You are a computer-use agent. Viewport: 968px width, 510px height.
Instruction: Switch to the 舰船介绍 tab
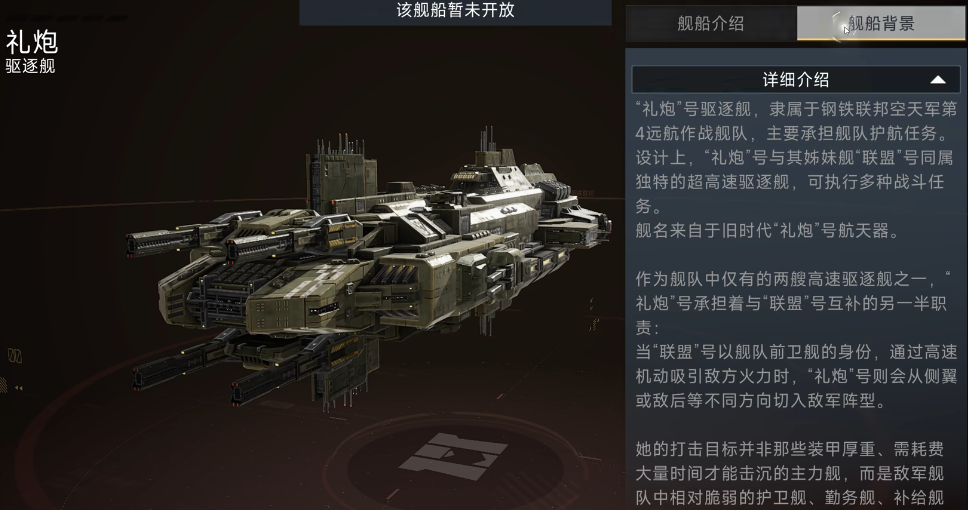[x=710, y=23]
